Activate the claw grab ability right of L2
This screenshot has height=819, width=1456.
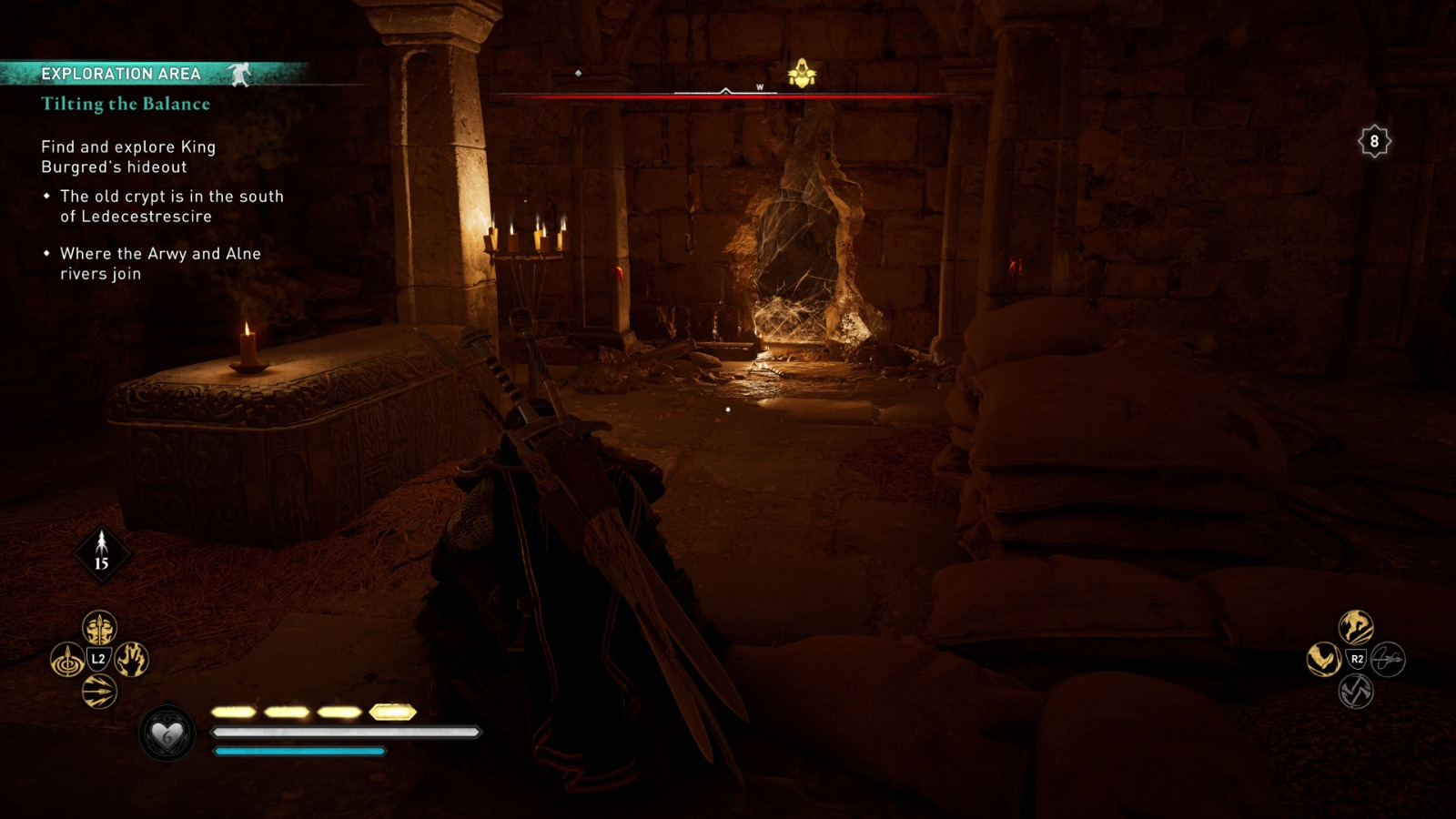pyautogui.click(x=130, y=659)
